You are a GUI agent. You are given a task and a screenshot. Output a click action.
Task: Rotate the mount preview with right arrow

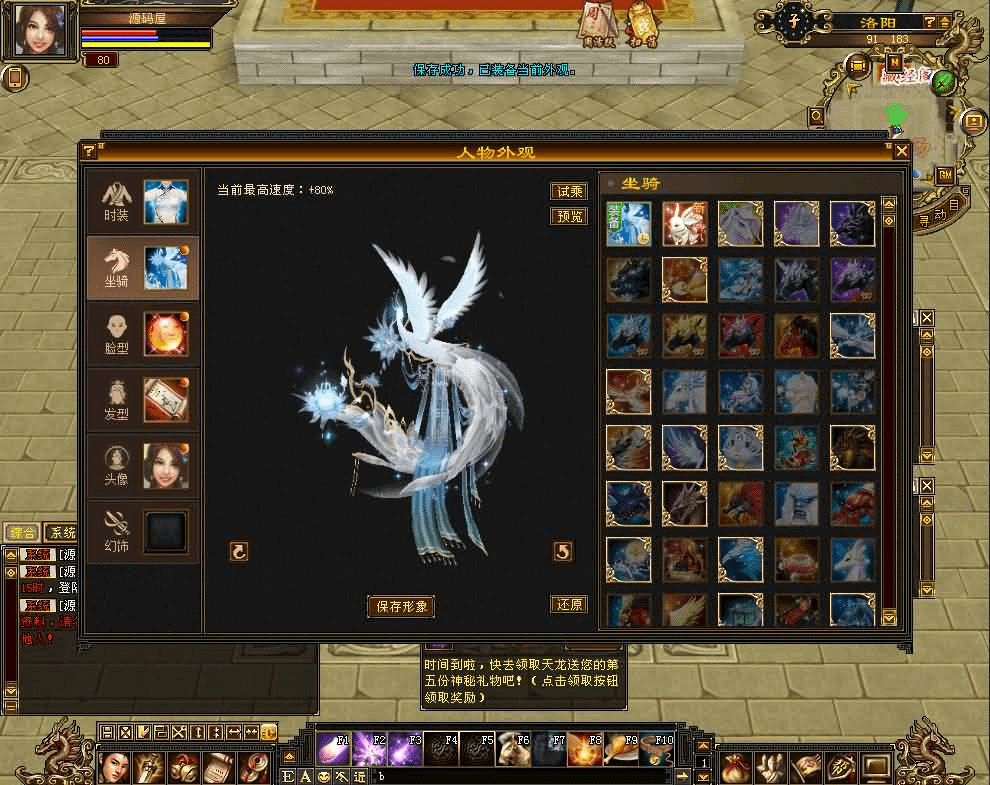563,551
